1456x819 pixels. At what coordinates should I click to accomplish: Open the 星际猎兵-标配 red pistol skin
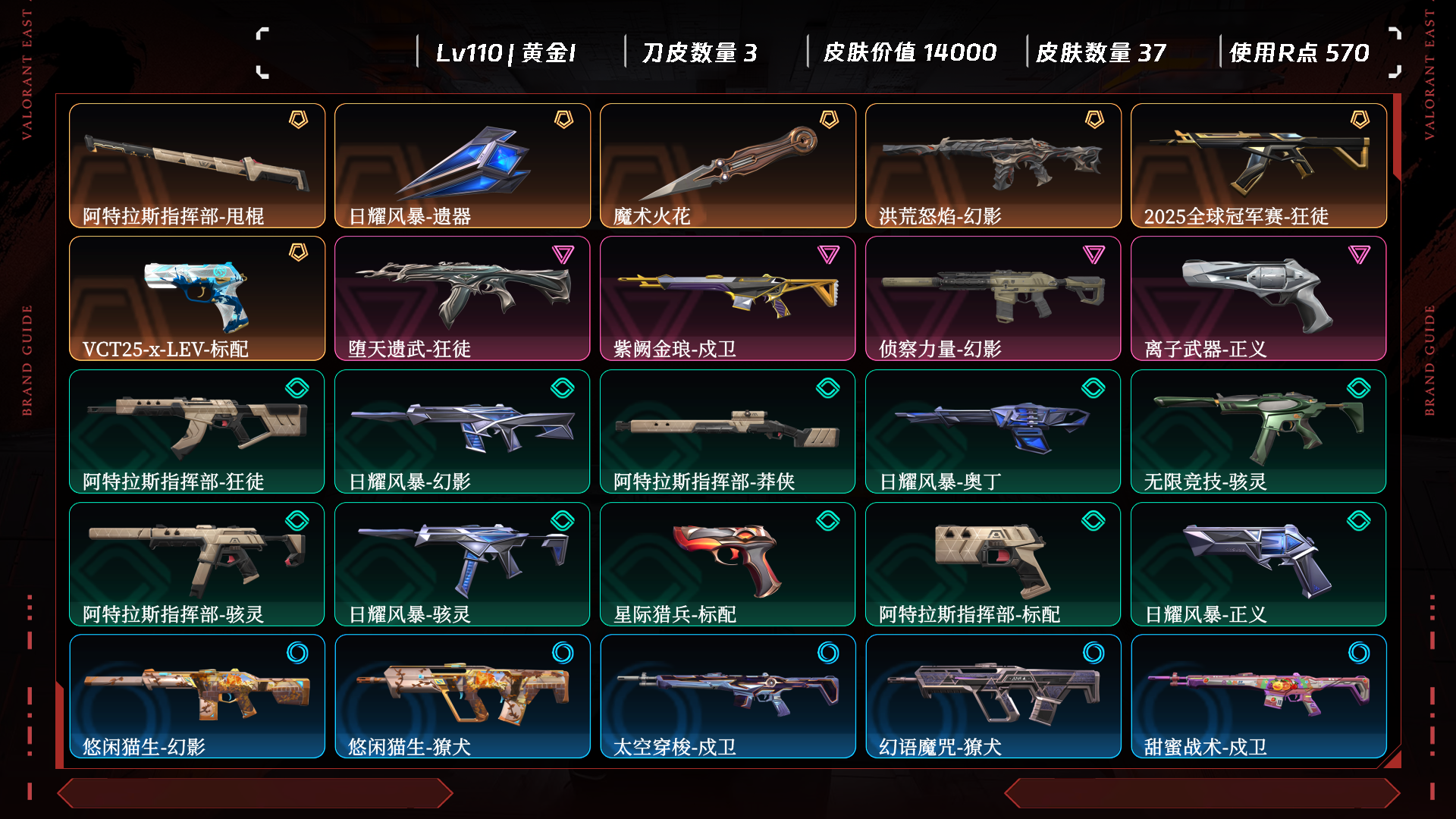728,563
